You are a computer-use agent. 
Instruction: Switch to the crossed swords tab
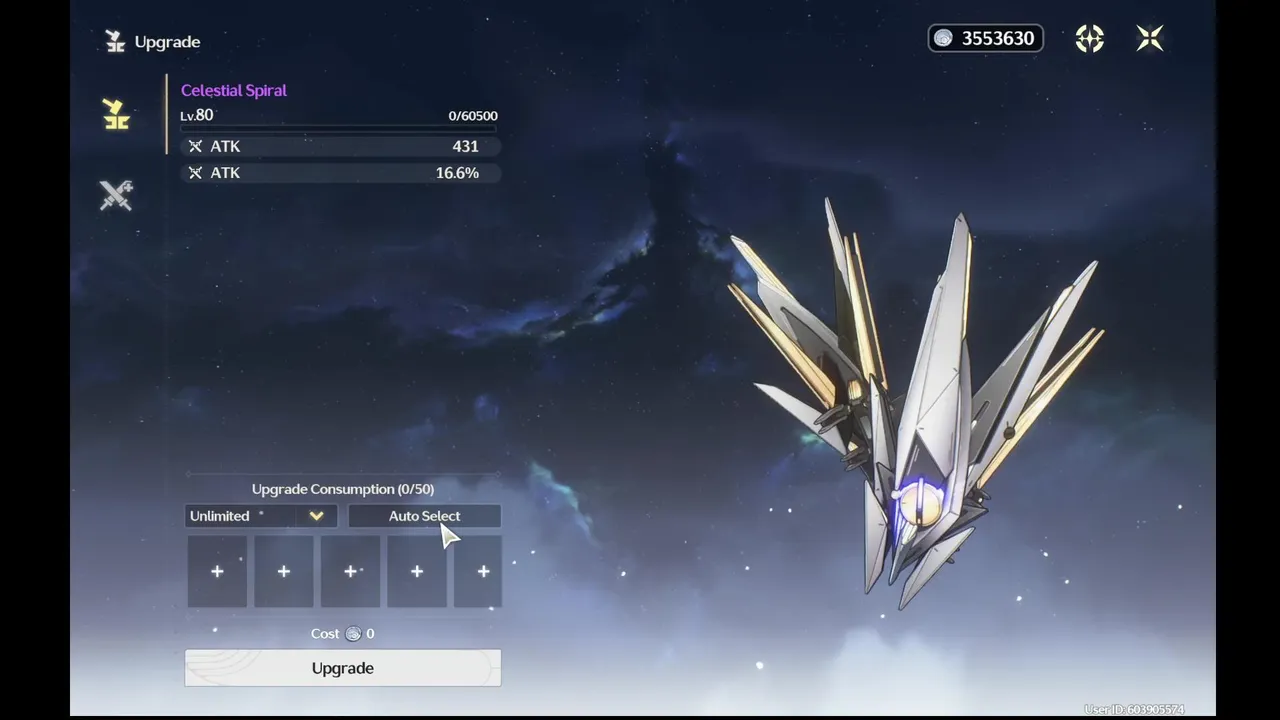116,195
